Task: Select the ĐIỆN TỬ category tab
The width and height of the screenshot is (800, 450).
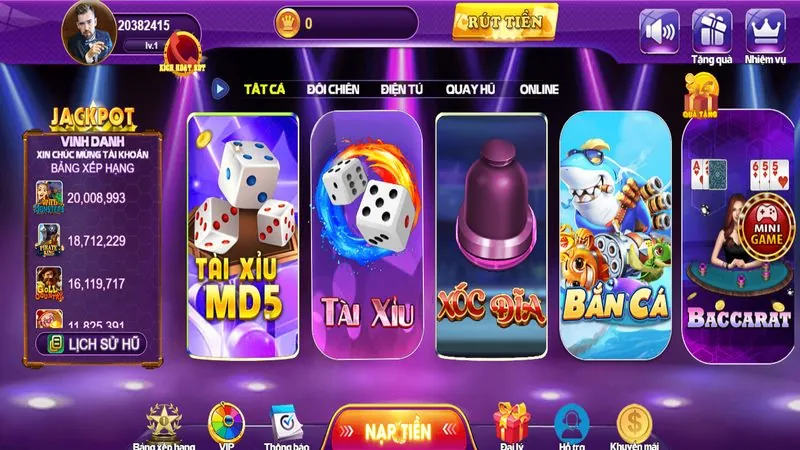Action: pos(401,89)
